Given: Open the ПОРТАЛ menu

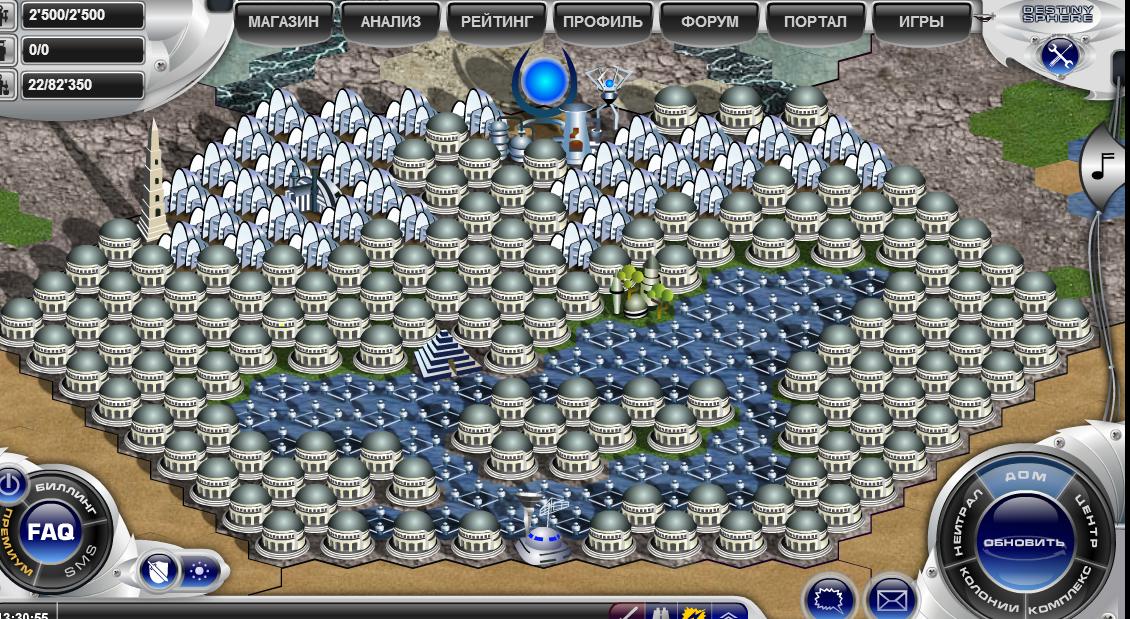Looking at the screenshot, I should (815, 22).
